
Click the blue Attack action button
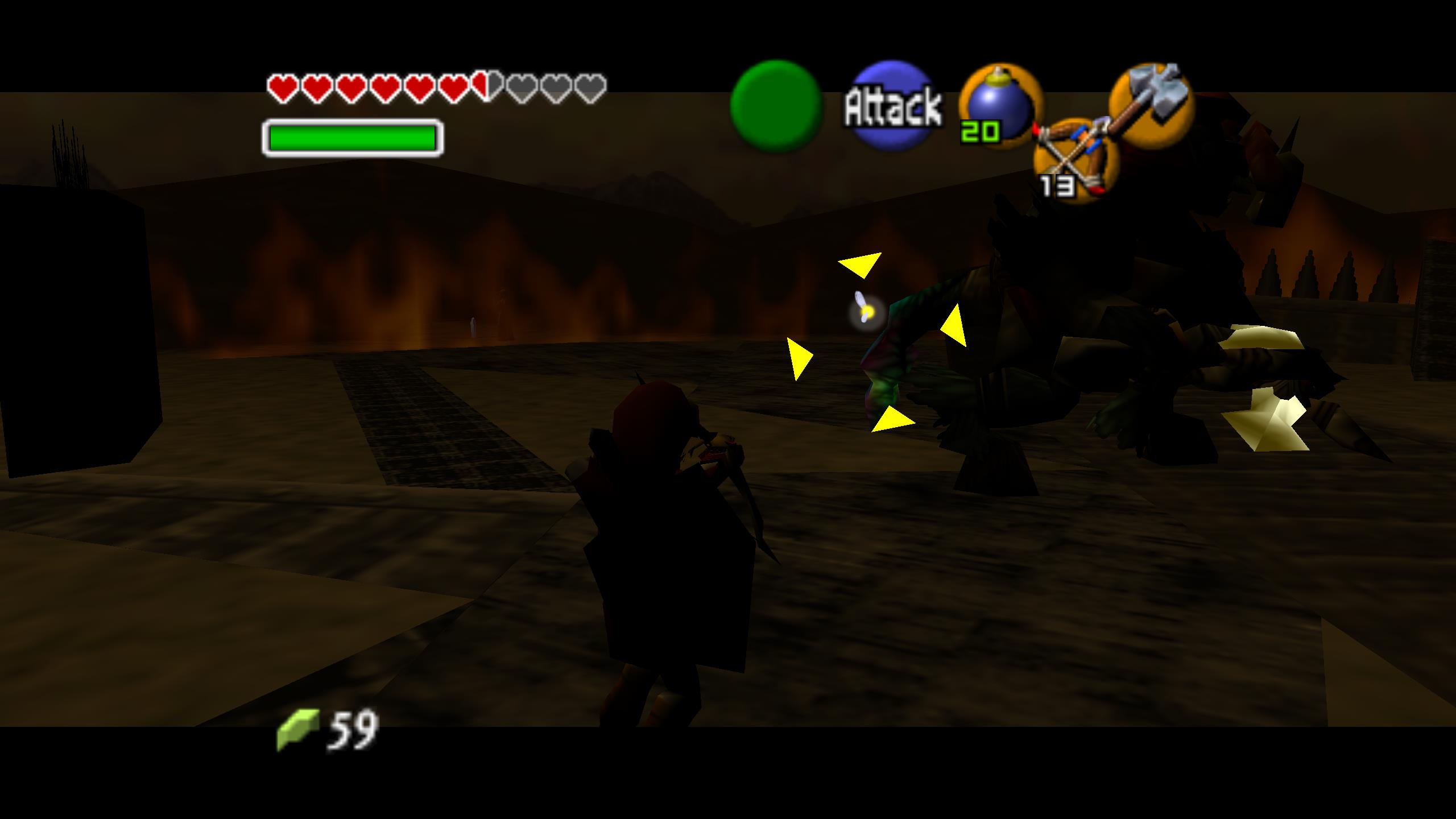[x=893, y=106]
